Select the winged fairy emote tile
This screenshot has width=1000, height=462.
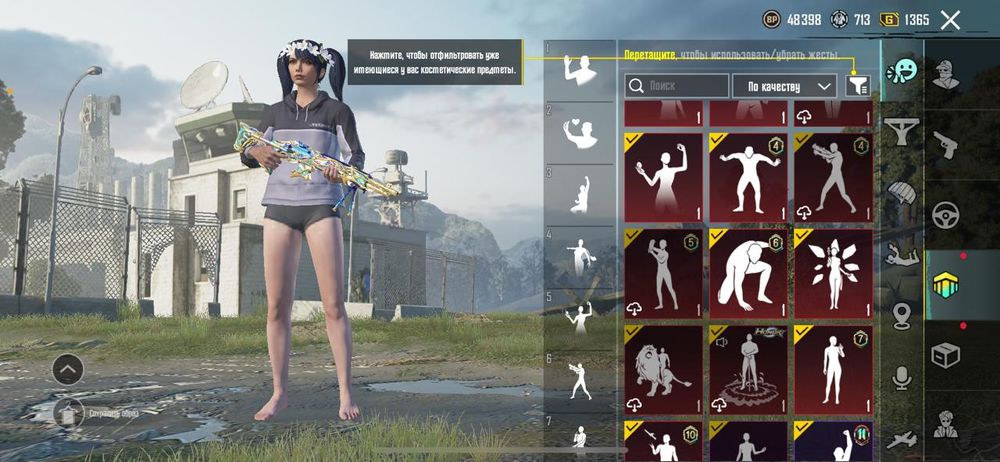coord(833,273)
